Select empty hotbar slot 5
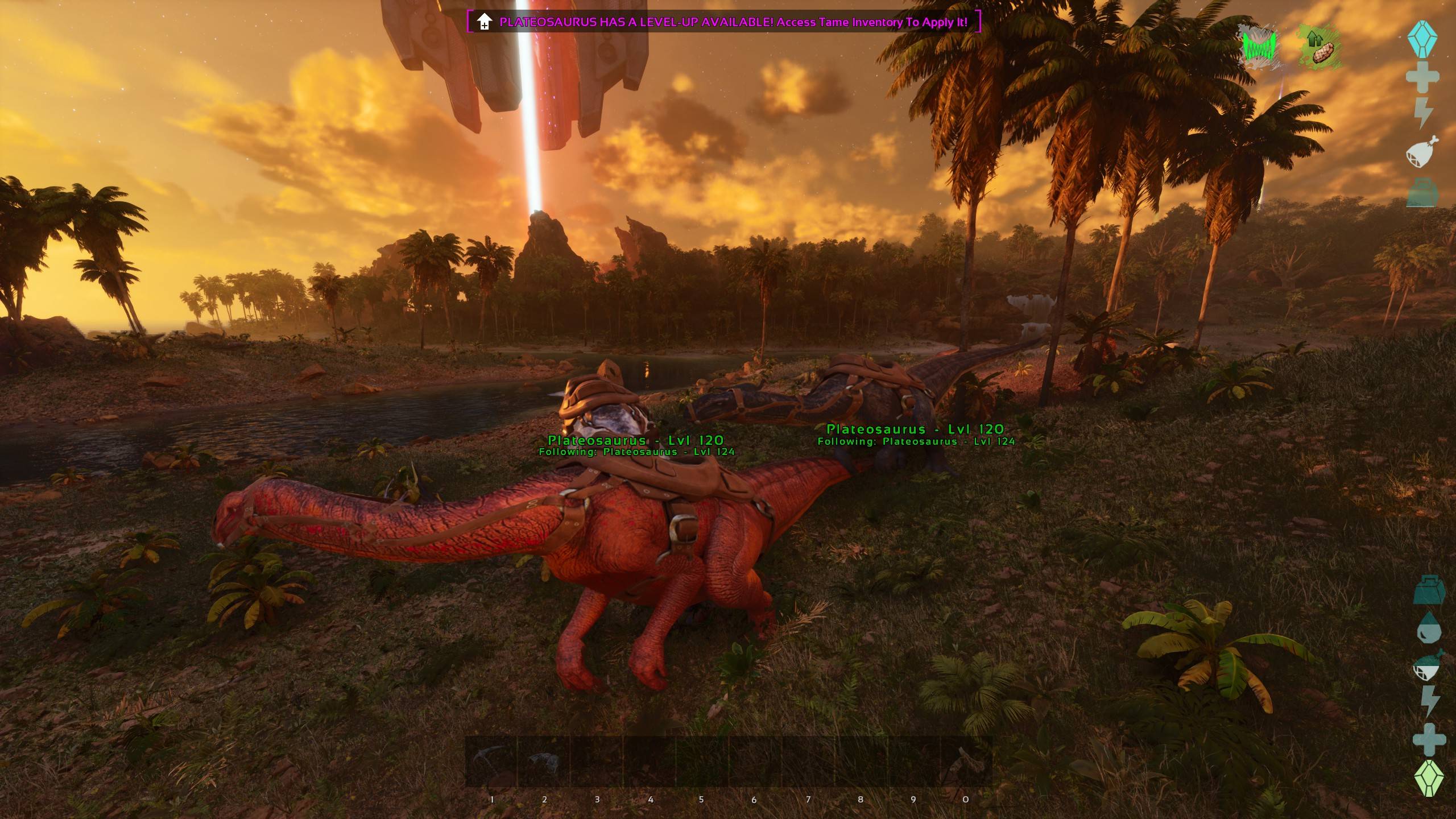The image size is (1456, 819). tap(700, 762)
